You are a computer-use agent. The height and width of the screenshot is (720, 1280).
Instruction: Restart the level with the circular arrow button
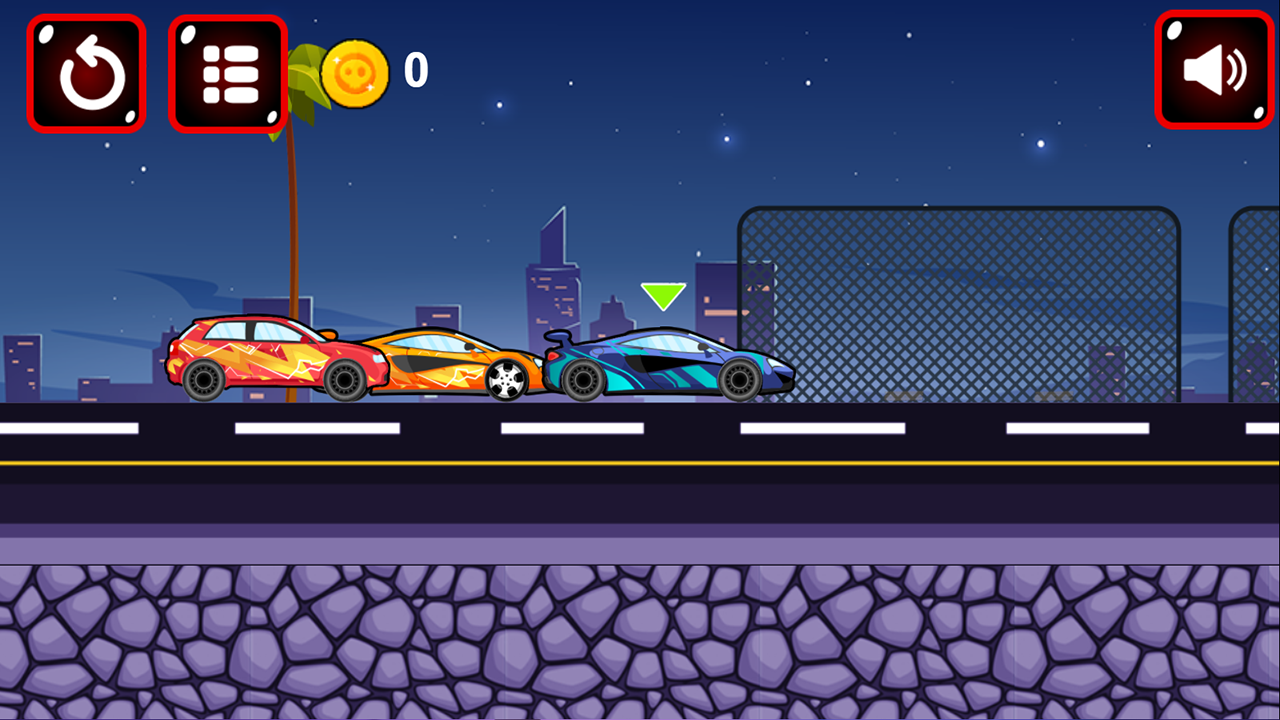click(x=87, y=73)
